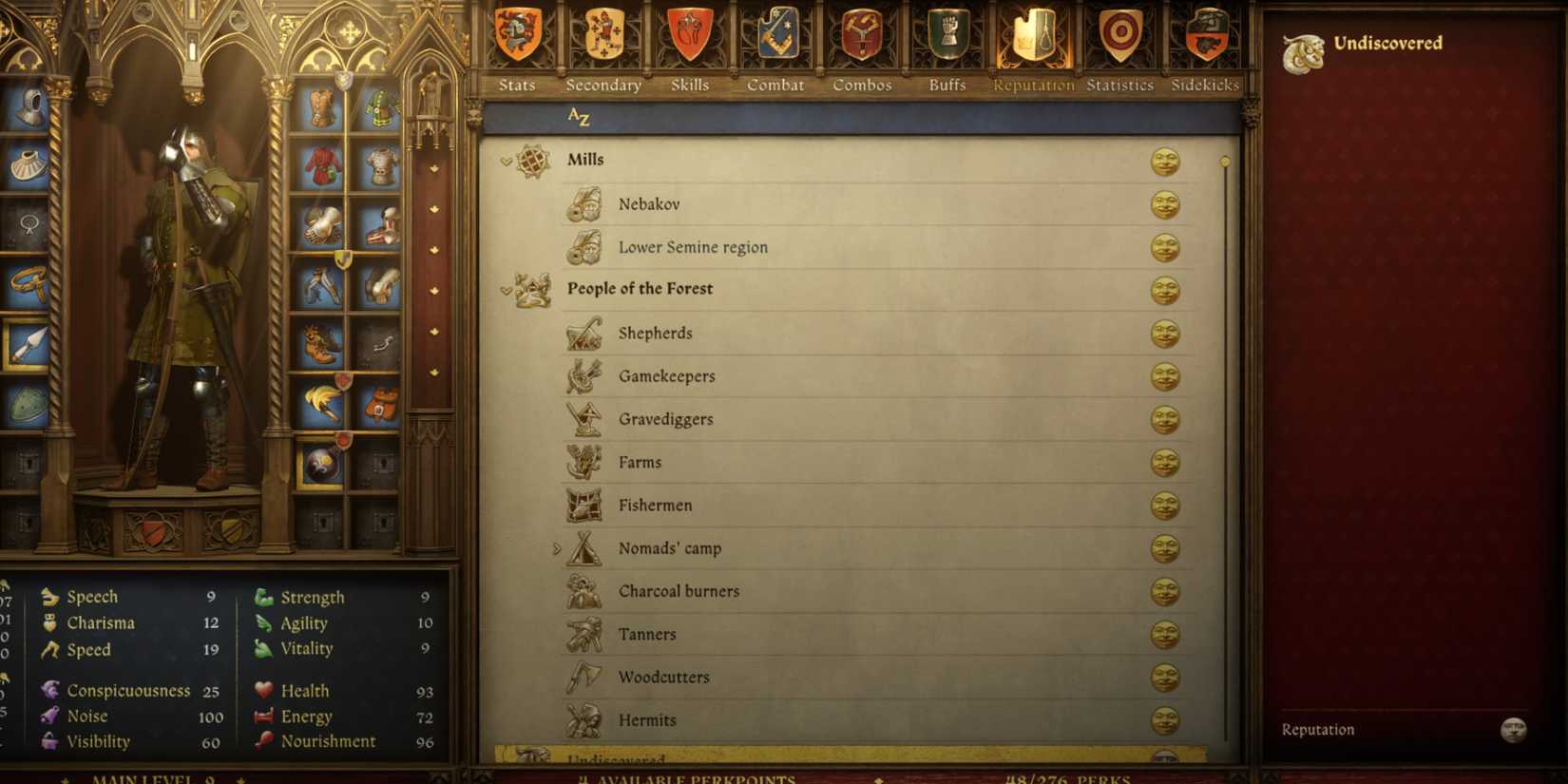Toggle the alphabetical sort control
The image size is (1568, 784).
tap(580, 116)
